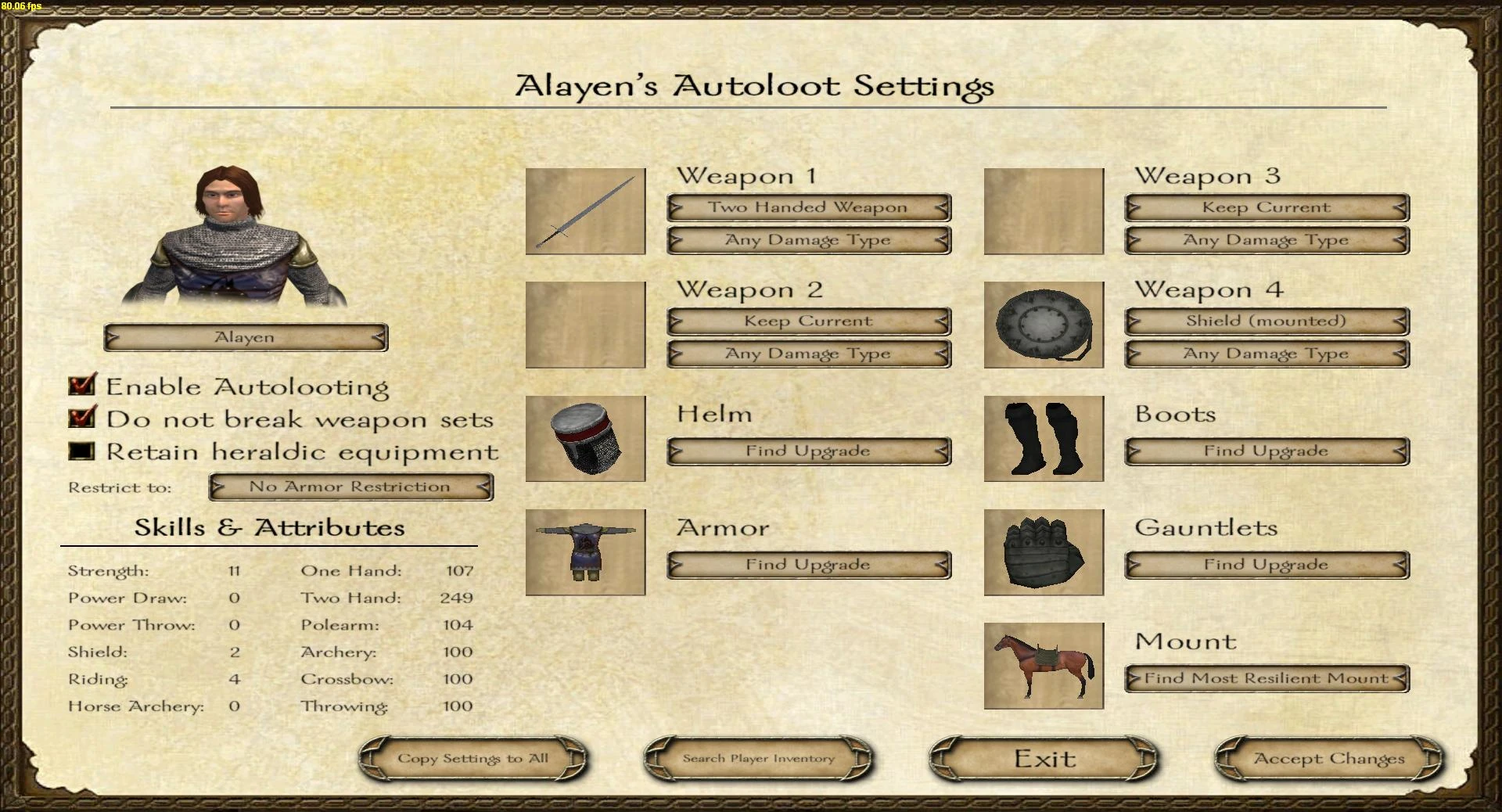Click the empty Weapon 2 item slot

click(x=584, y=325)
